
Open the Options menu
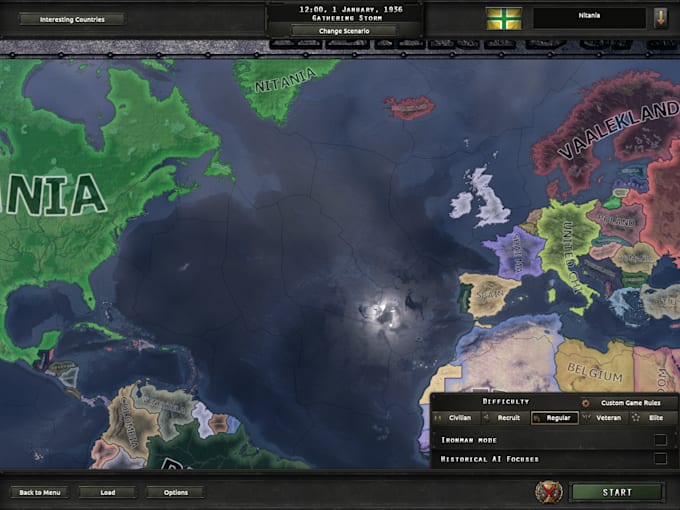coord(175,492)
